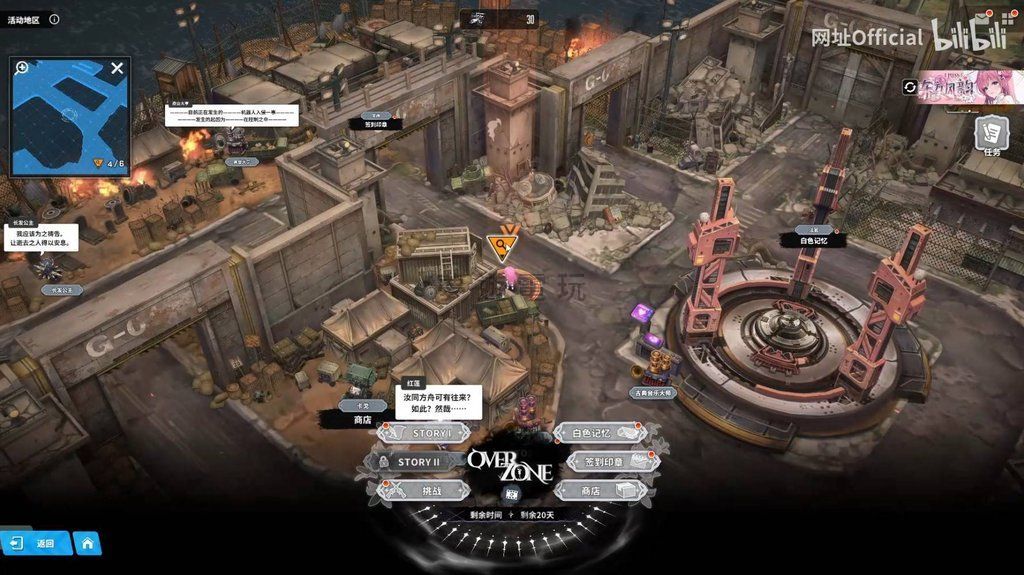Return to the home screen
Image resolution: width=1024 pixels, height=575 pixels.
click(x=87, y=543)
